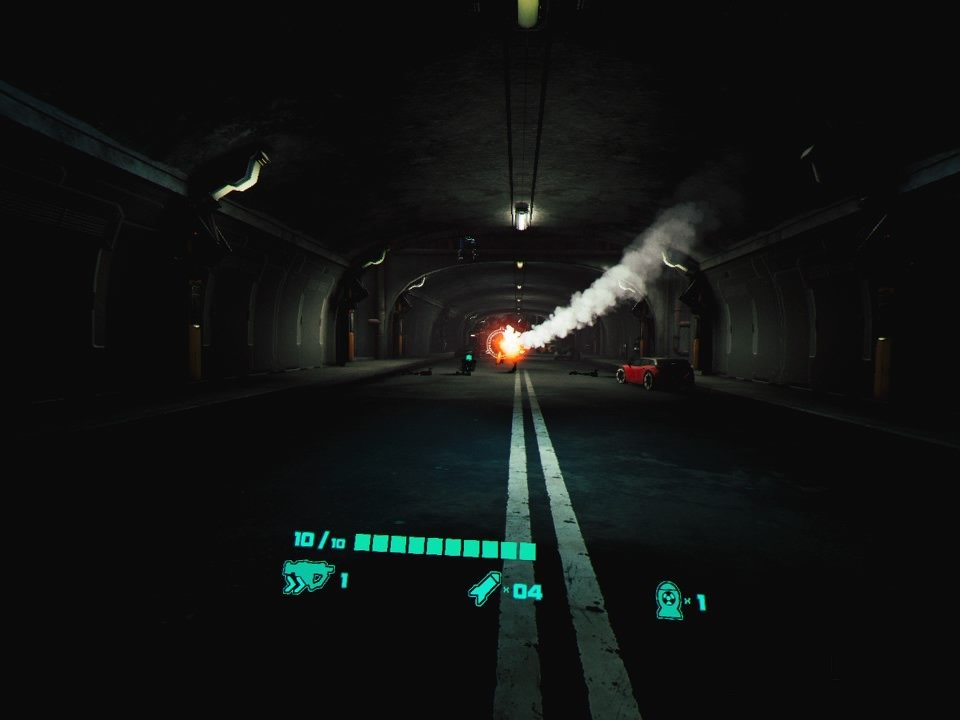Select the gun weapon level icon
Screen dimensions: 960x720
[307, 578]
